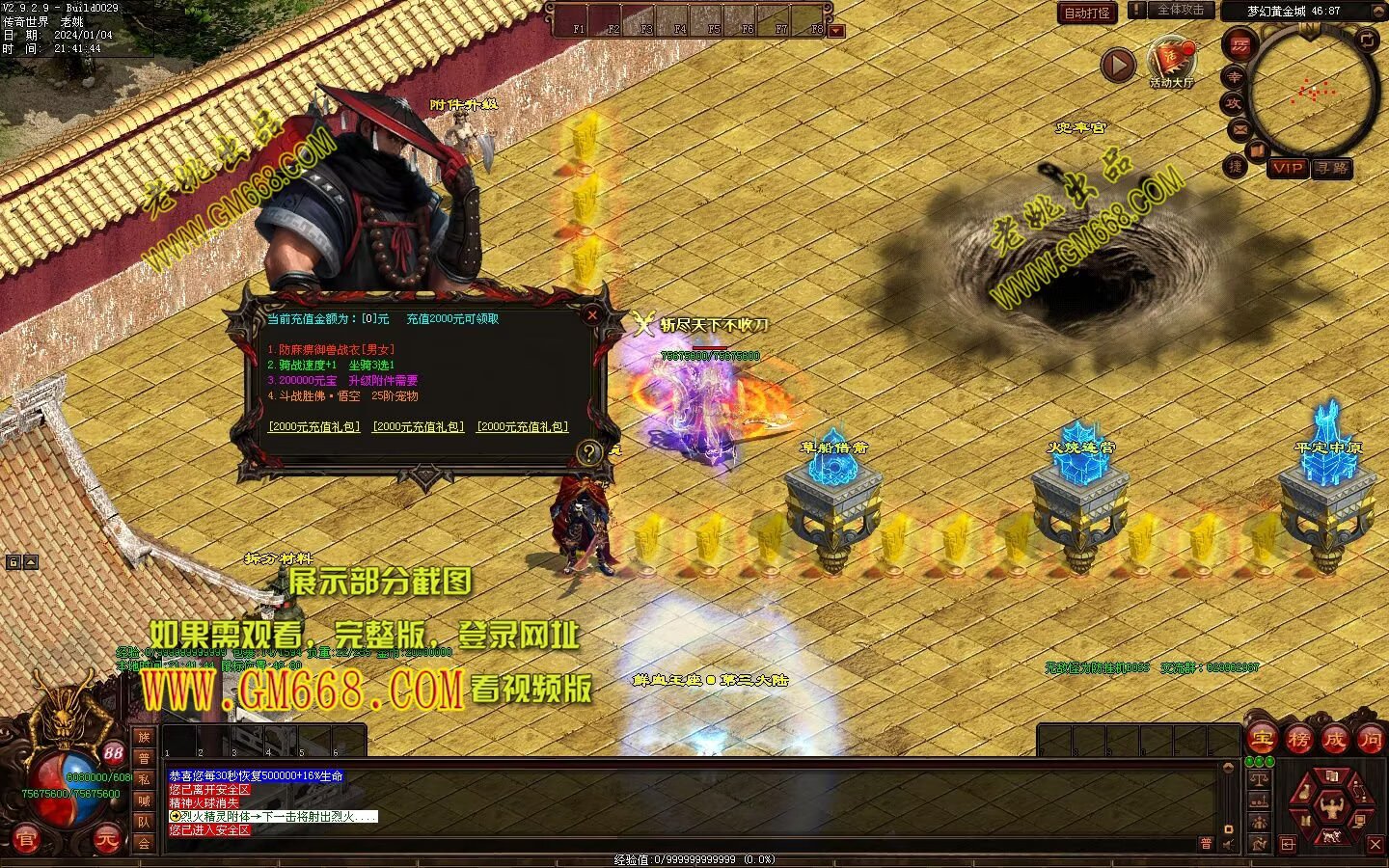
Task: Open the dialog's question mark help
Action: (x=589, y=451)
